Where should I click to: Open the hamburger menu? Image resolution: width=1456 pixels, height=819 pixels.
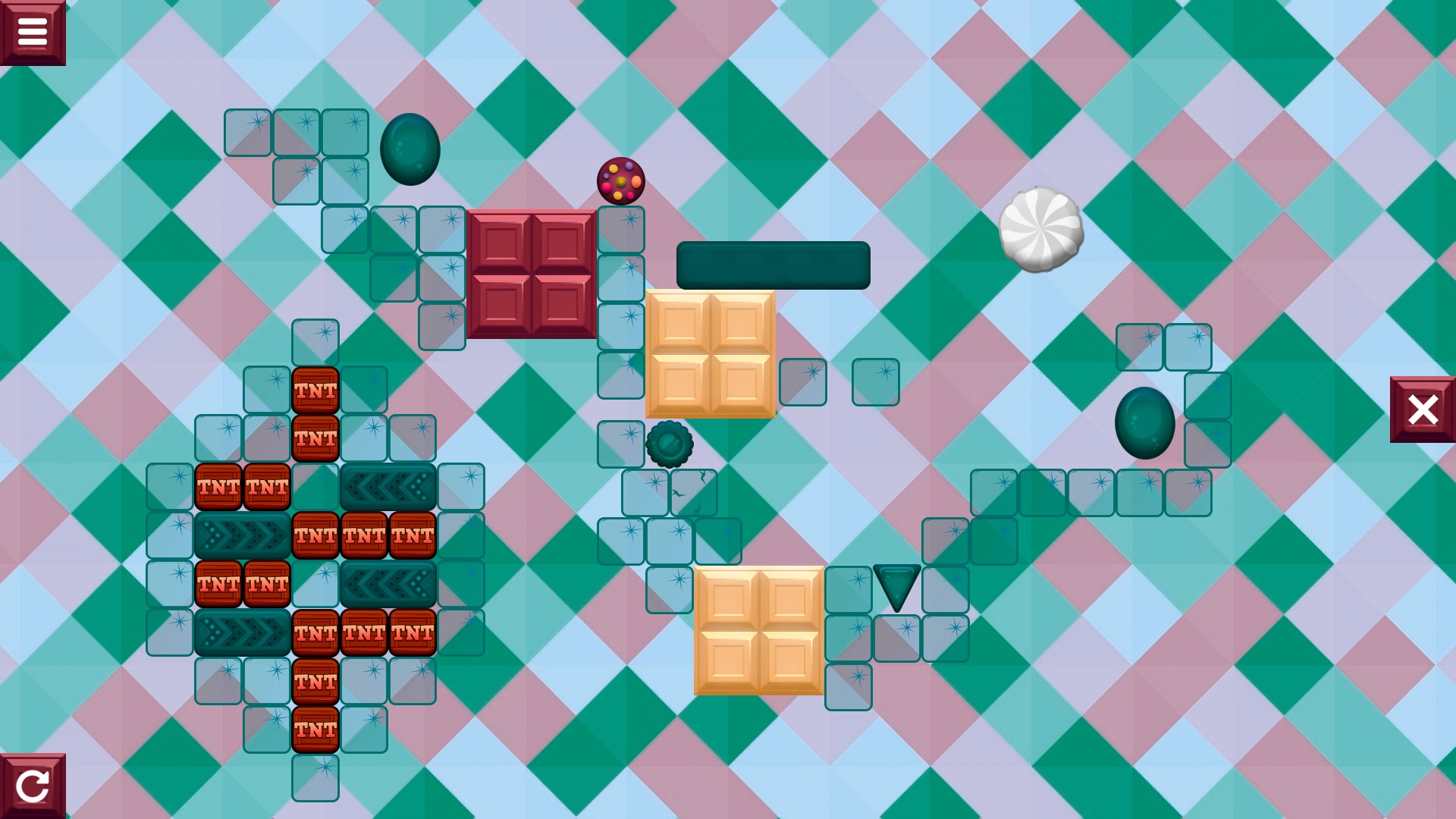(33, 30)
